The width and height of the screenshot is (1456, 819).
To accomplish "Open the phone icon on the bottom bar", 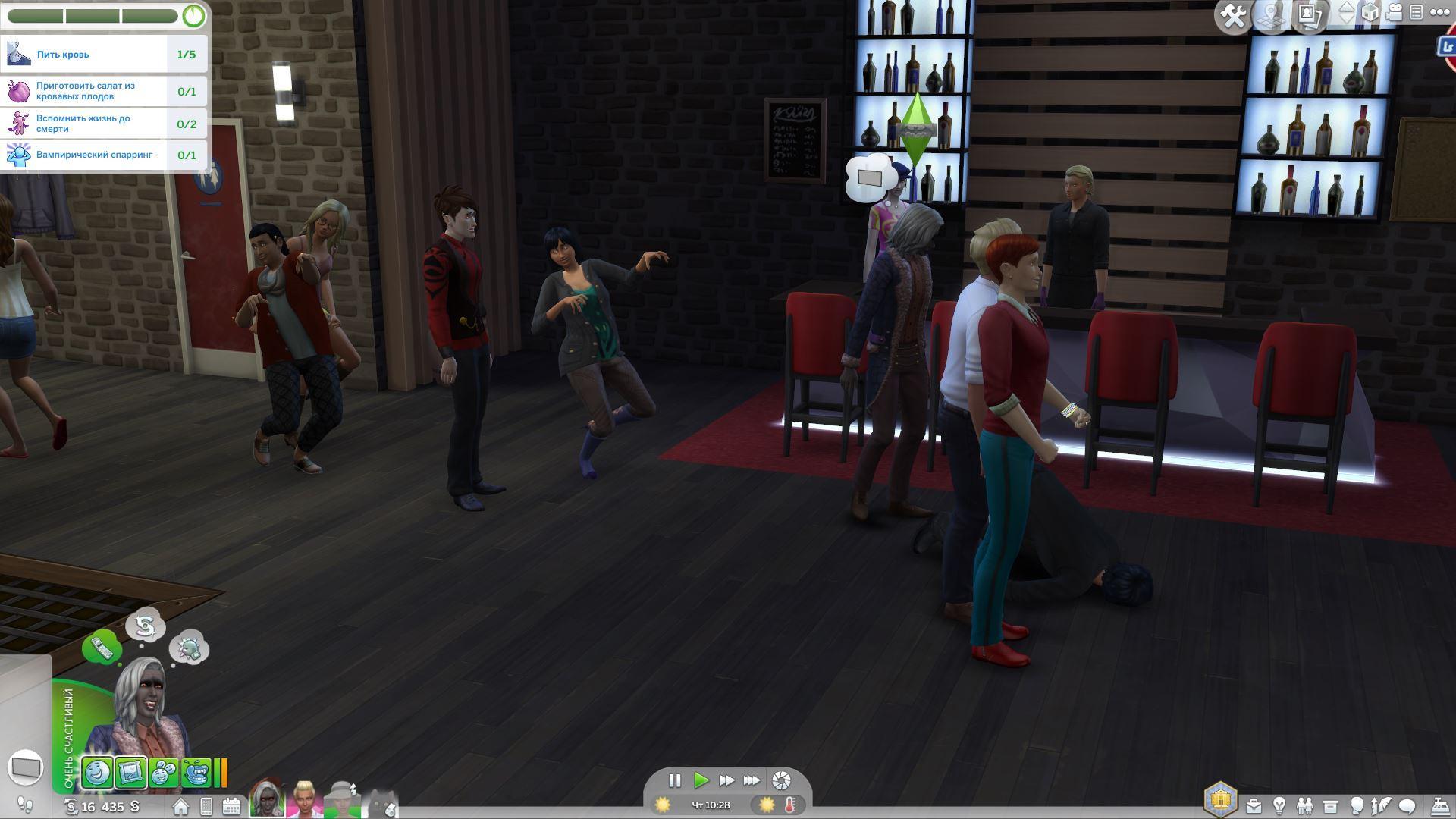I will point(206,806).
